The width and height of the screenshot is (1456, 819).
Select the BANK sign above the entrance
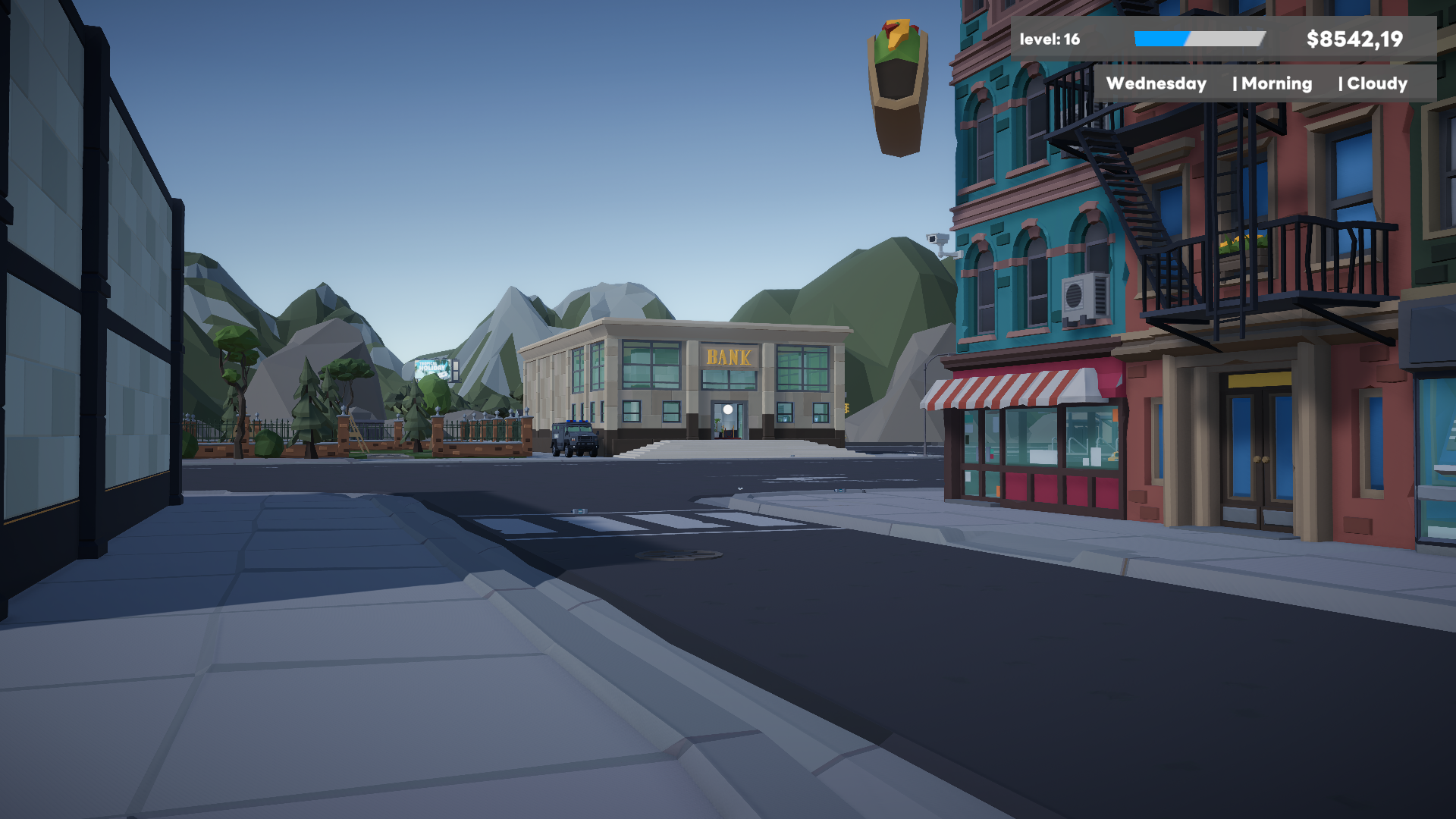pyautogui.click(x=730, y=356)
